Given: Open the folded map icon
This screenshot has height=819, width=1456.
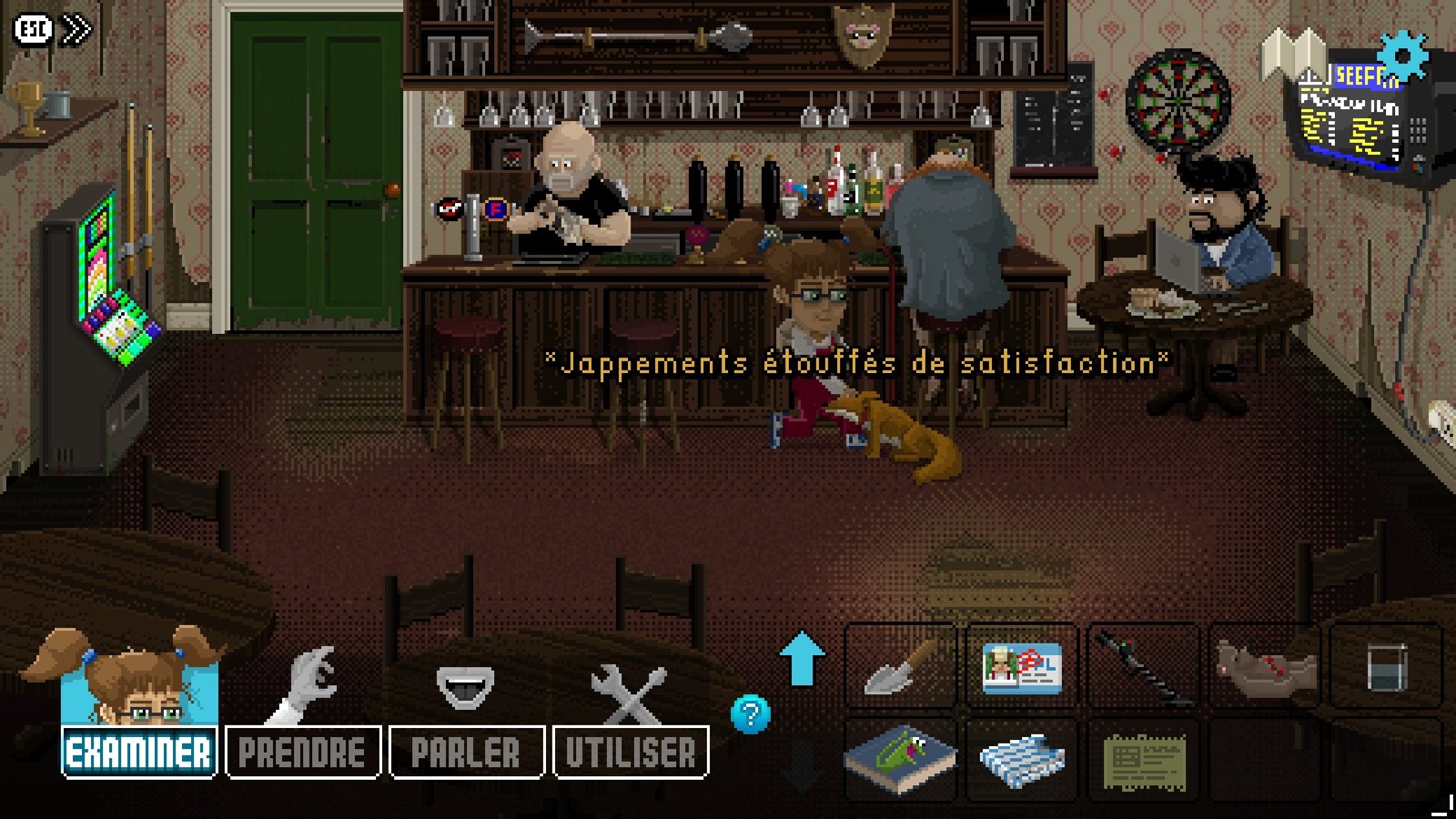Looking at the screenshot, I should [x=1293, y=55].
